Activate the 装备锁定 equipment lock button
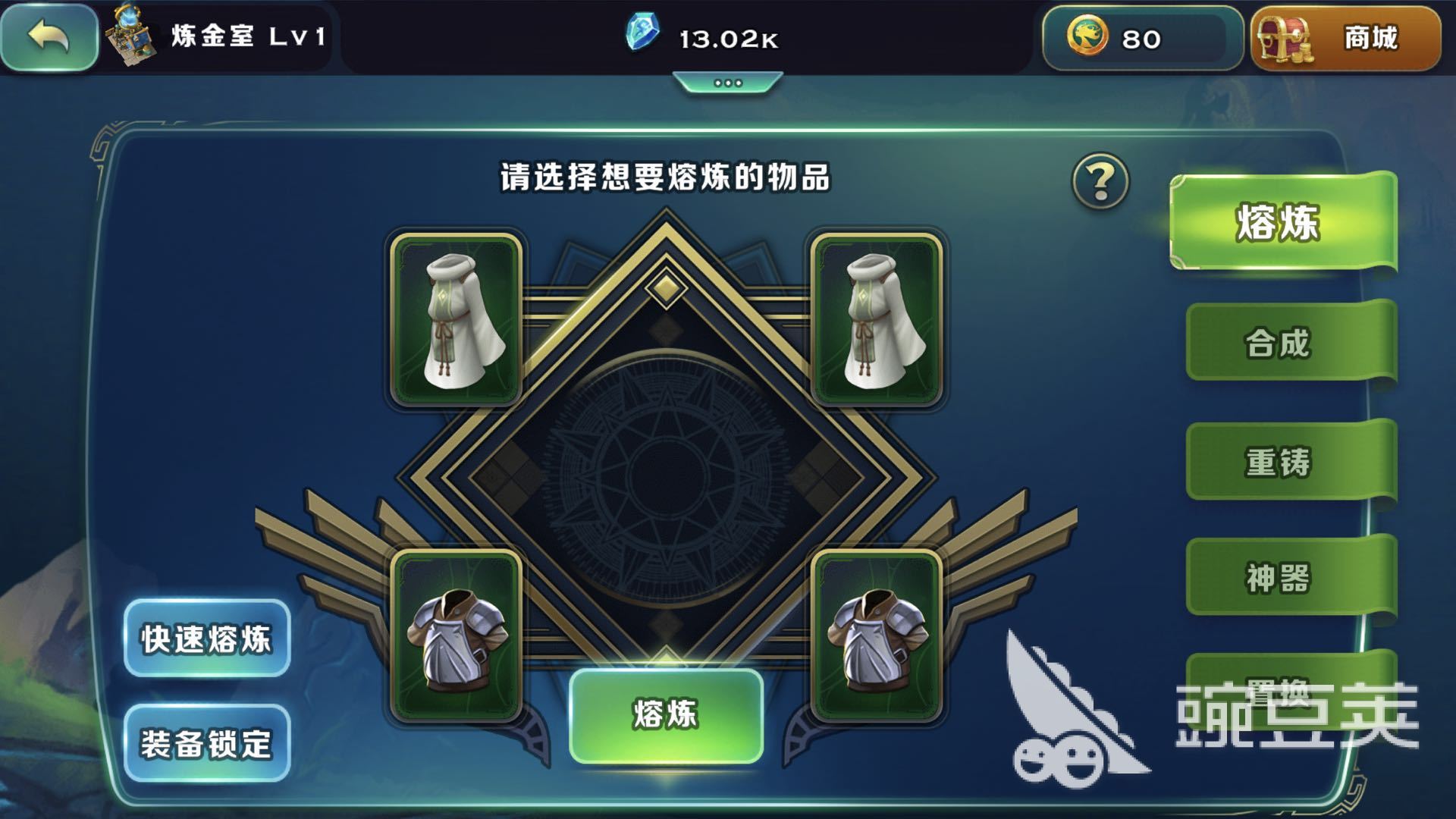This screenshot has height=819, width=1456. pyautogui.click(x=206, y=744)
